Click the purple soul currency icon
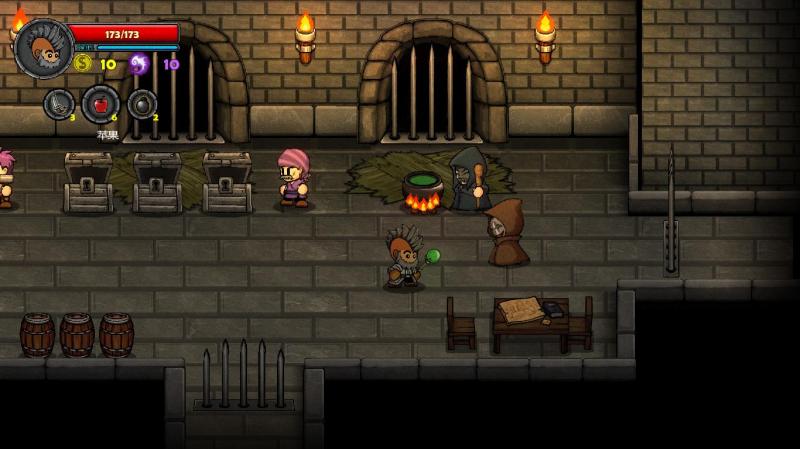The height and width of the screenshot is (449, 800). click(x=139, y=64)
